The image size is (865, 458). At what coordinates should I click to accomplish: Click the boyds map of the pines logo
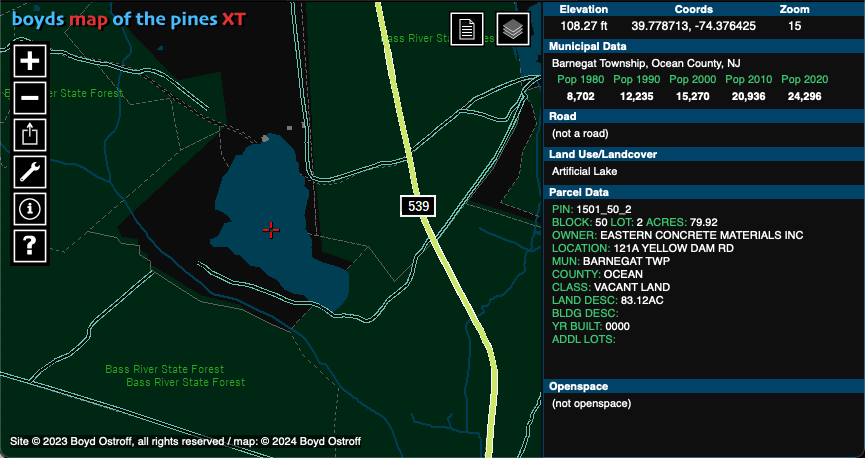coord(129,19)
